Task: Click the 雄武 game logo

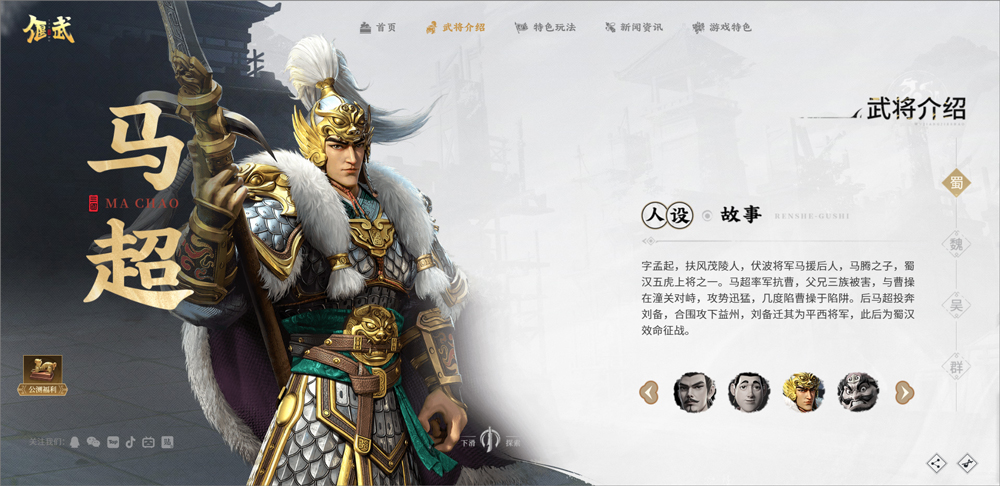Action: [50, 27]
